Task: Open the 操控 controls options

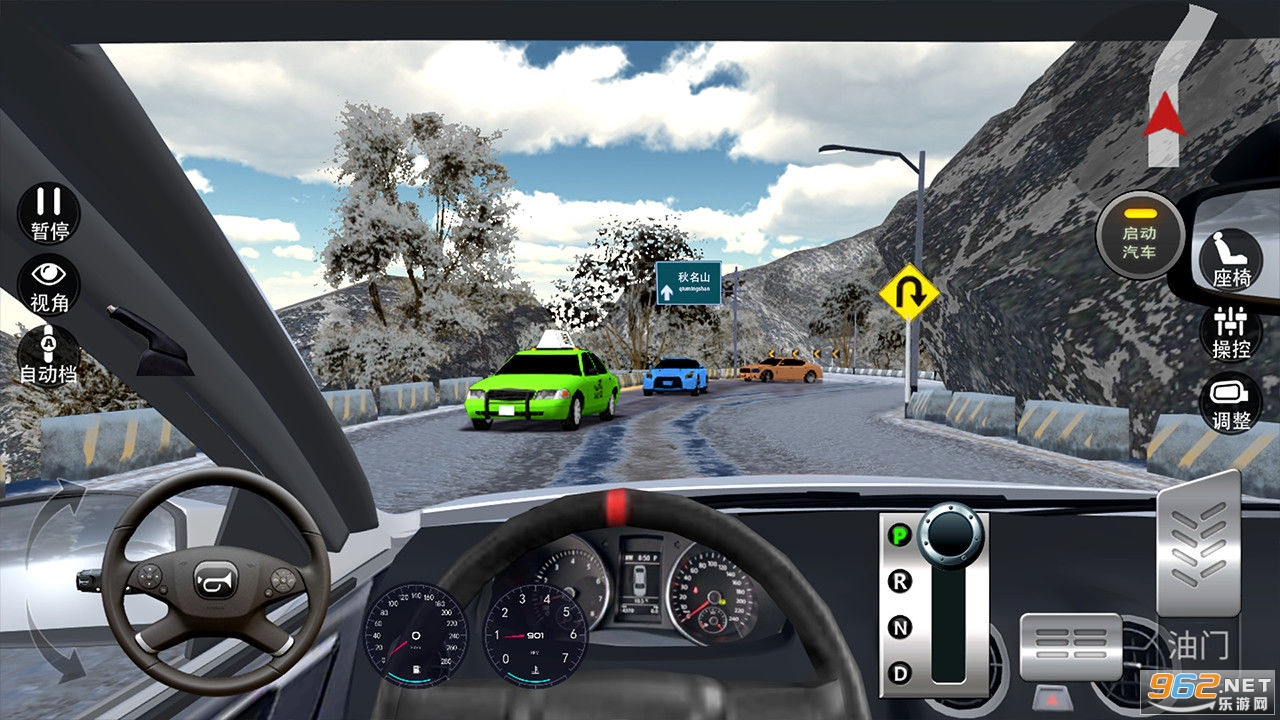Action: click(1231, 331)
